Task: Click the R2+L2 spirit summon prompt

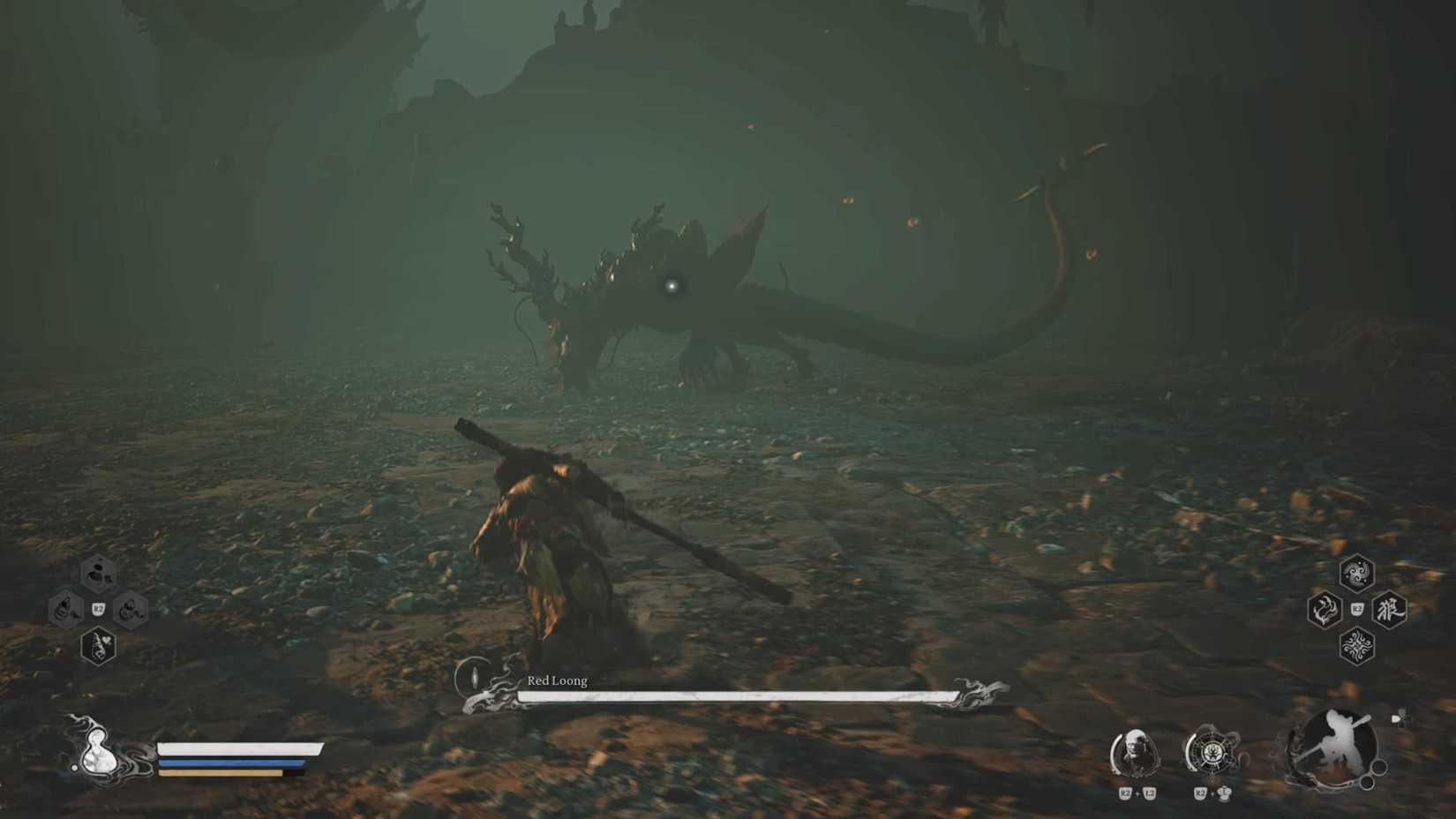Action: pos(1137,793)
